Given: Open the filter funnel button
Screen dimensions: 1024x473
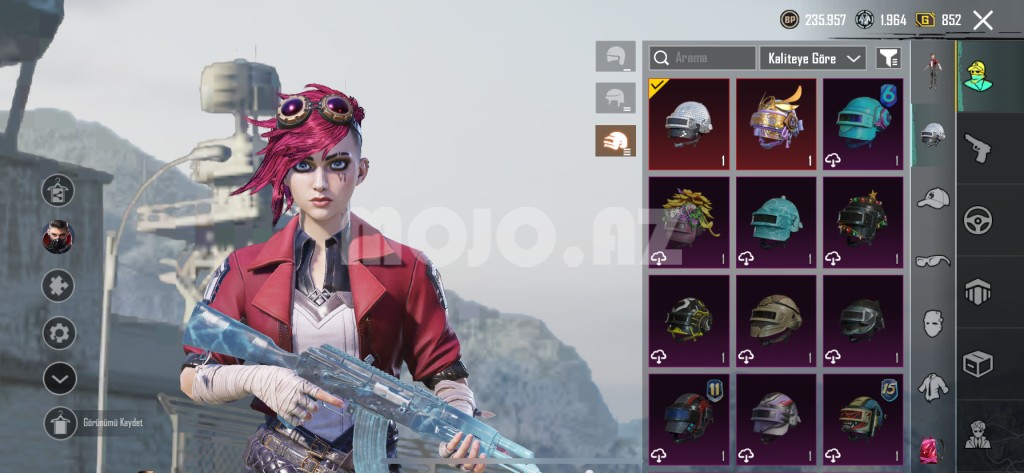Looking at the screenshot, I should (x=887, y=58).
